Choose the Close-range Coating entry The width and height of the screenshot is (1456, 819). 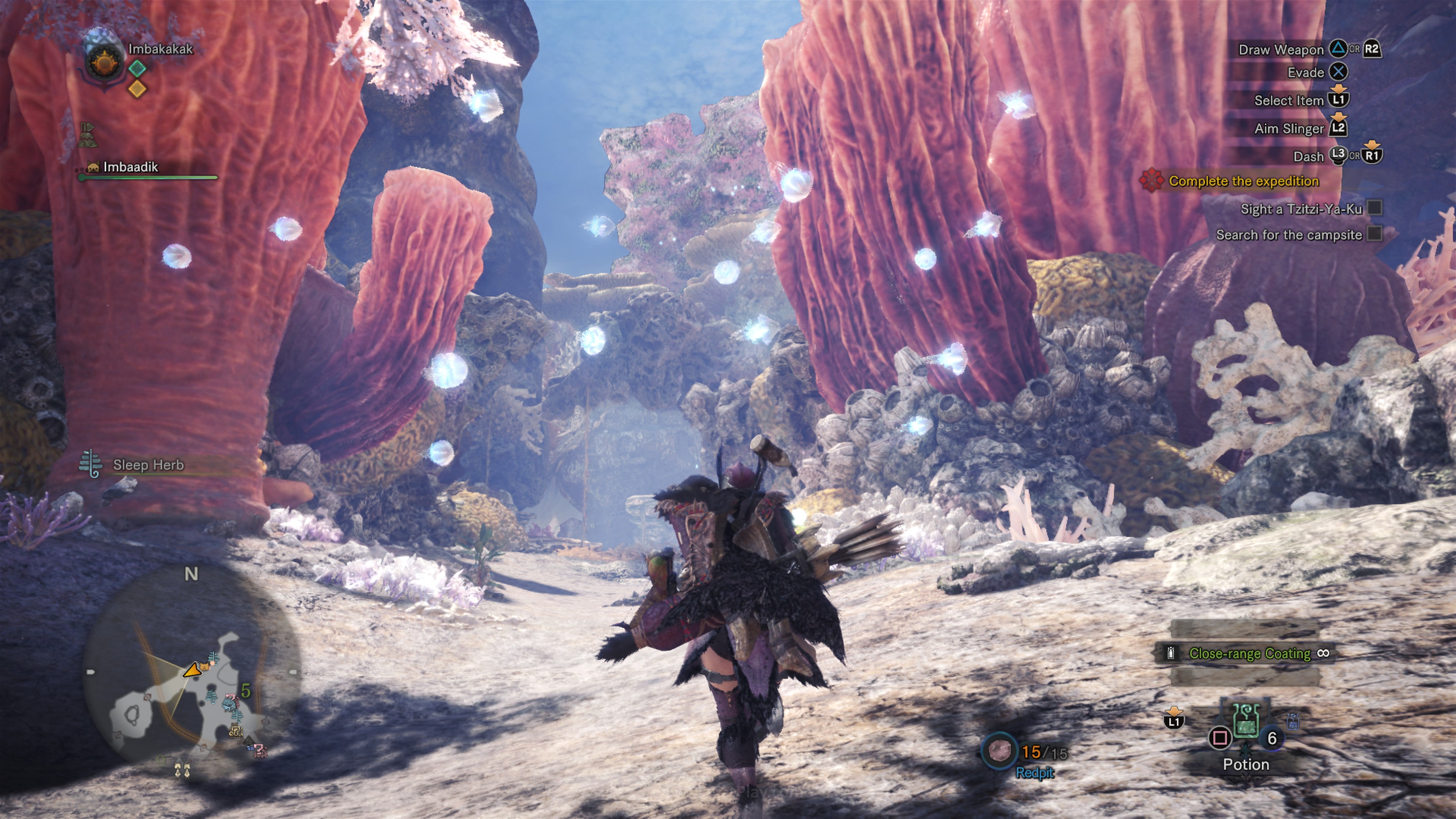pyautogui.click(x=1249, y=653)
